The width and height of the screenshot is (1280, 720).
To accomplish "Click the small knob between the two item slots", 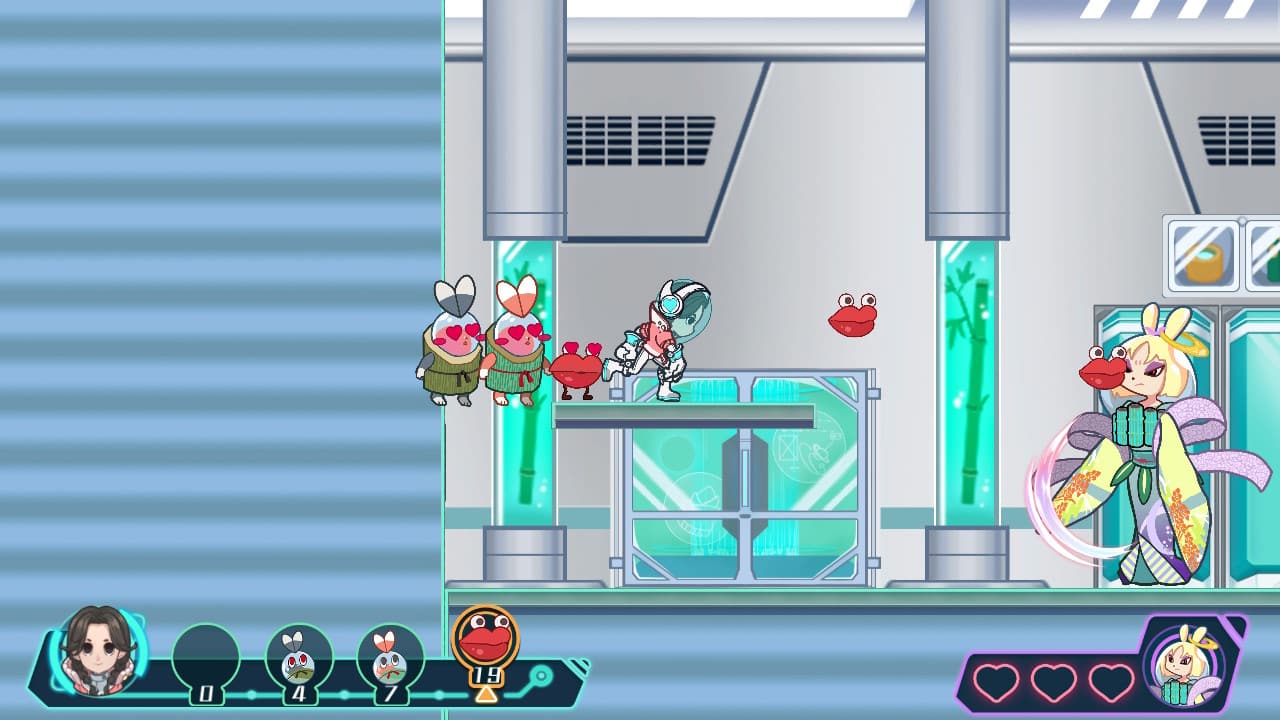I will click(x=1242, y=221).
